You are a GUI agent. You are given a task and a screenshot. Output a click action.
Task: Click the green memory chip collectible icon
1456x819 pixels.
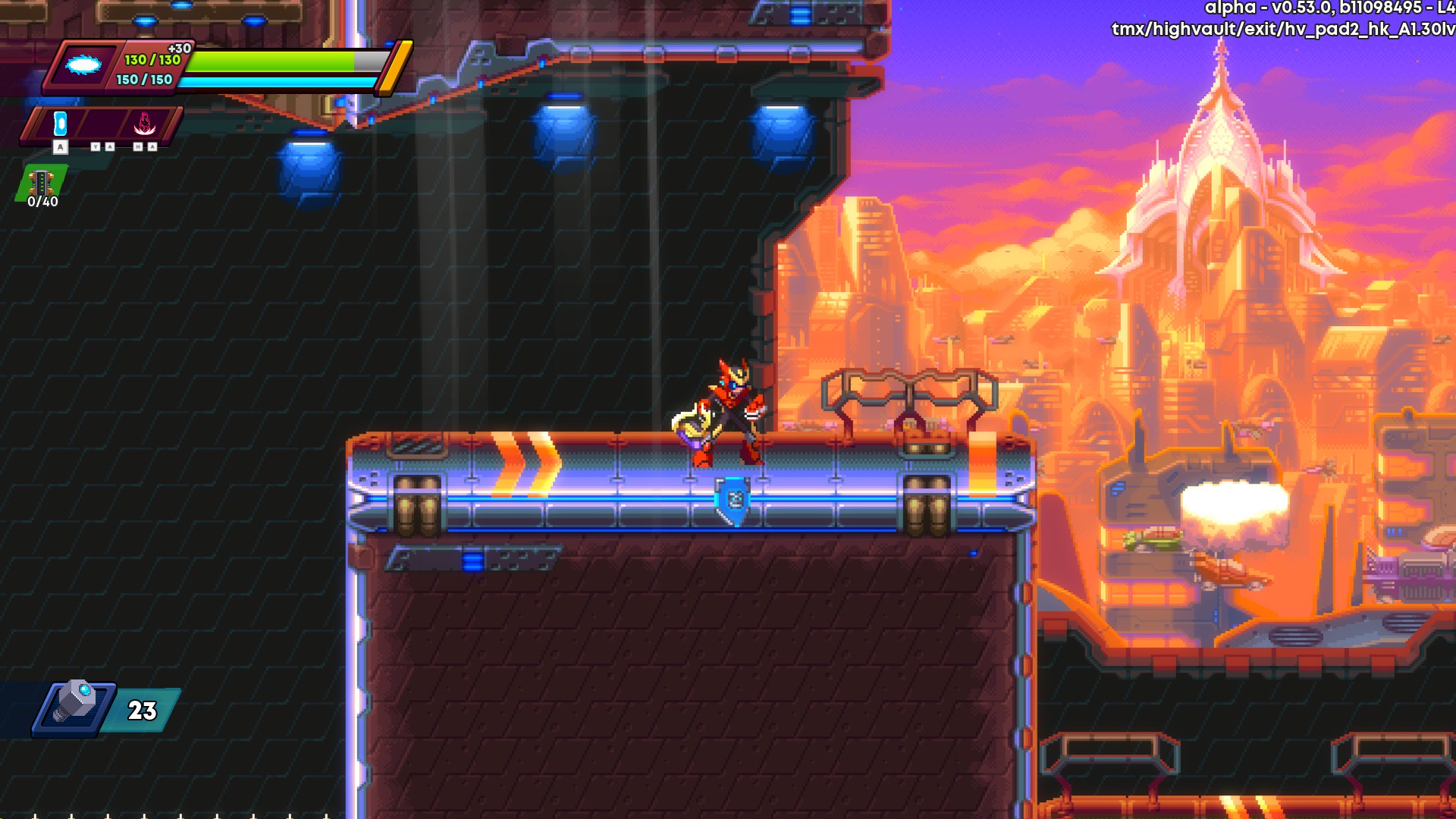[42, 182]
